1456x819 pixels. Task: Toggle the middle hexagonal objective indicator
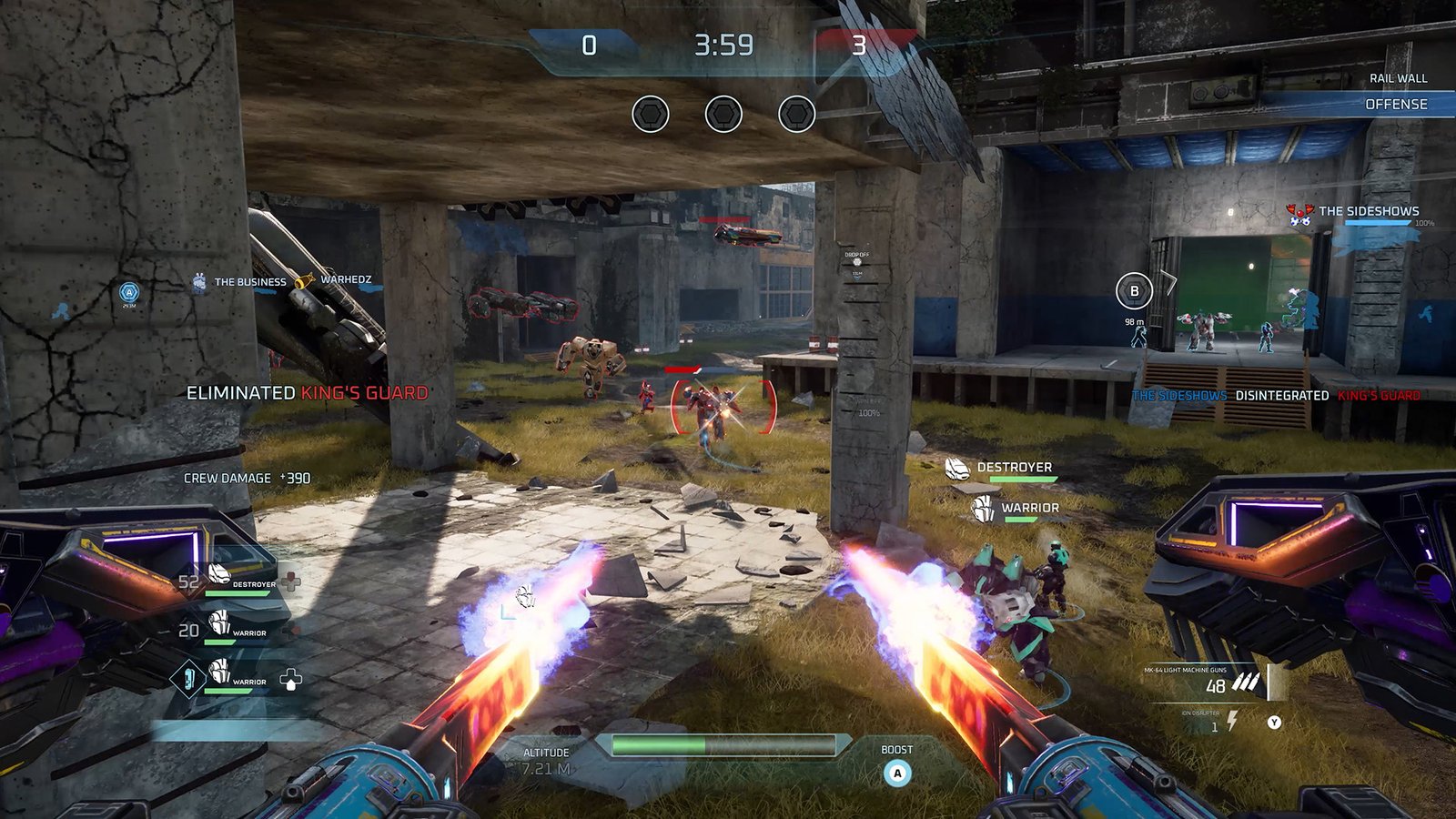click(722, 115)
